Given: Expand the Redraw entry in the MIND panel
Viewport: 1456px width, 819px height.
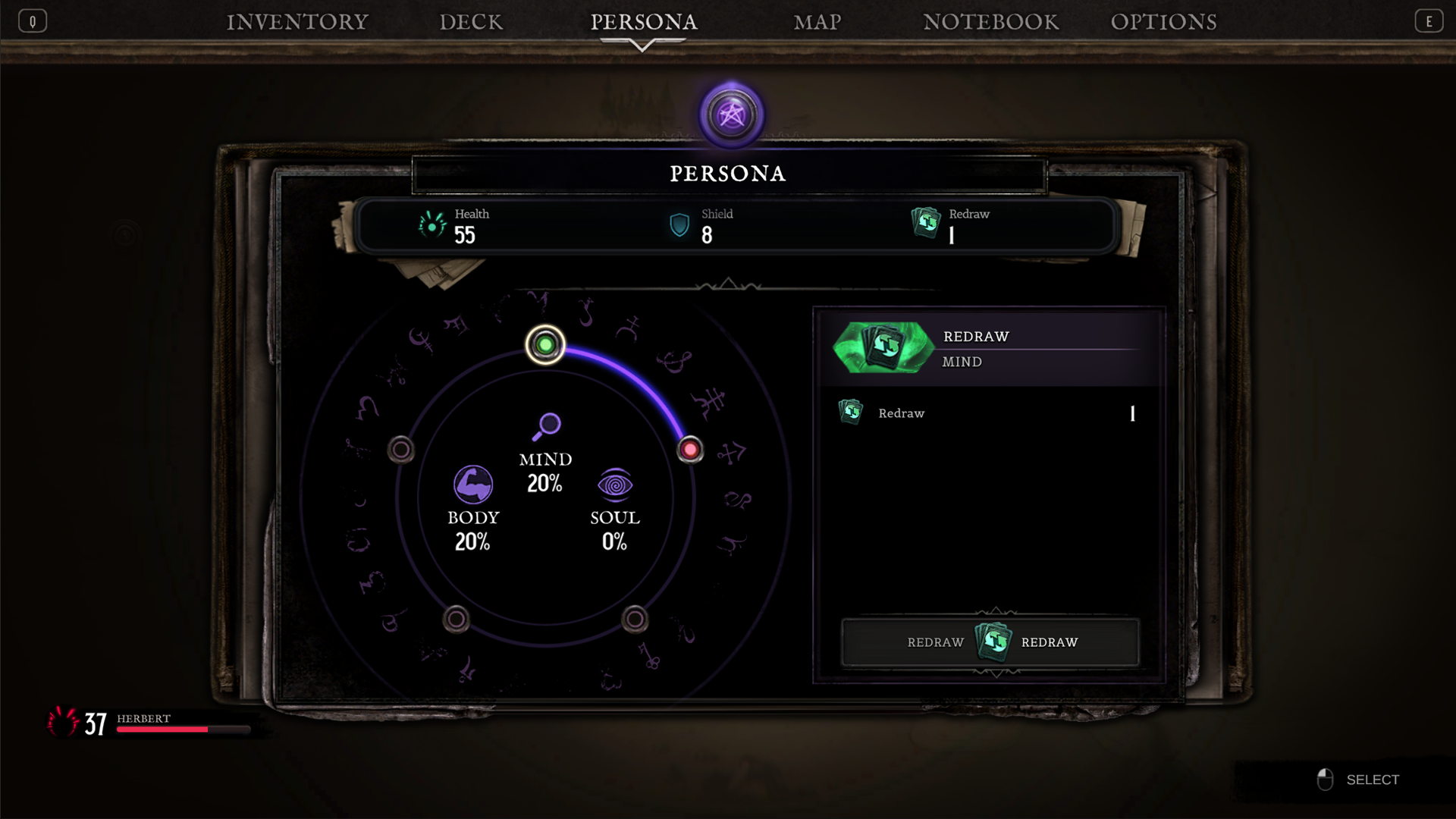Looking at the screenshot, I should click(902, 413).
